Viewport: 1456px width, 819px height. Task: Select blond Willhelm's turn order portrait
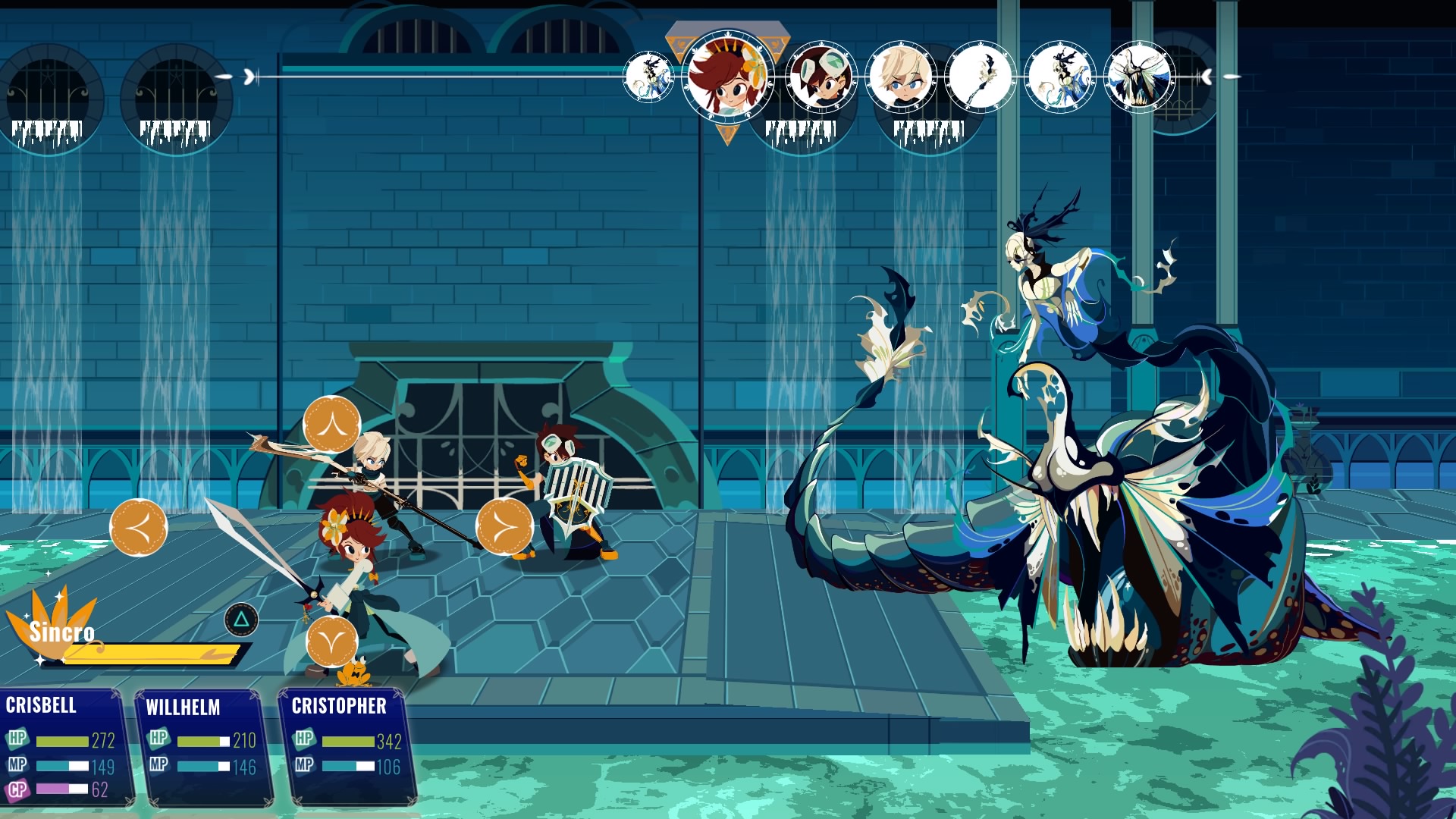[902, 77]
